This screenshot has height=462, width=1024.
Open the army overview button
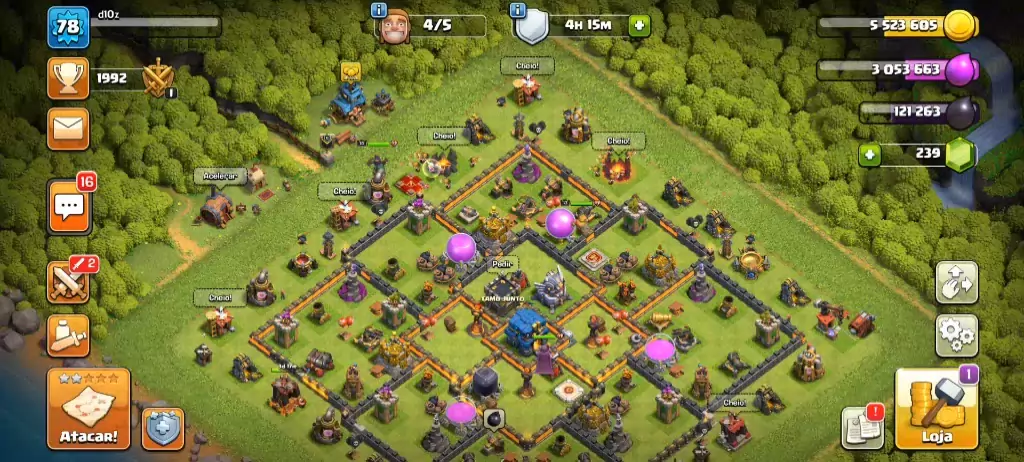(x=68, y=336)
